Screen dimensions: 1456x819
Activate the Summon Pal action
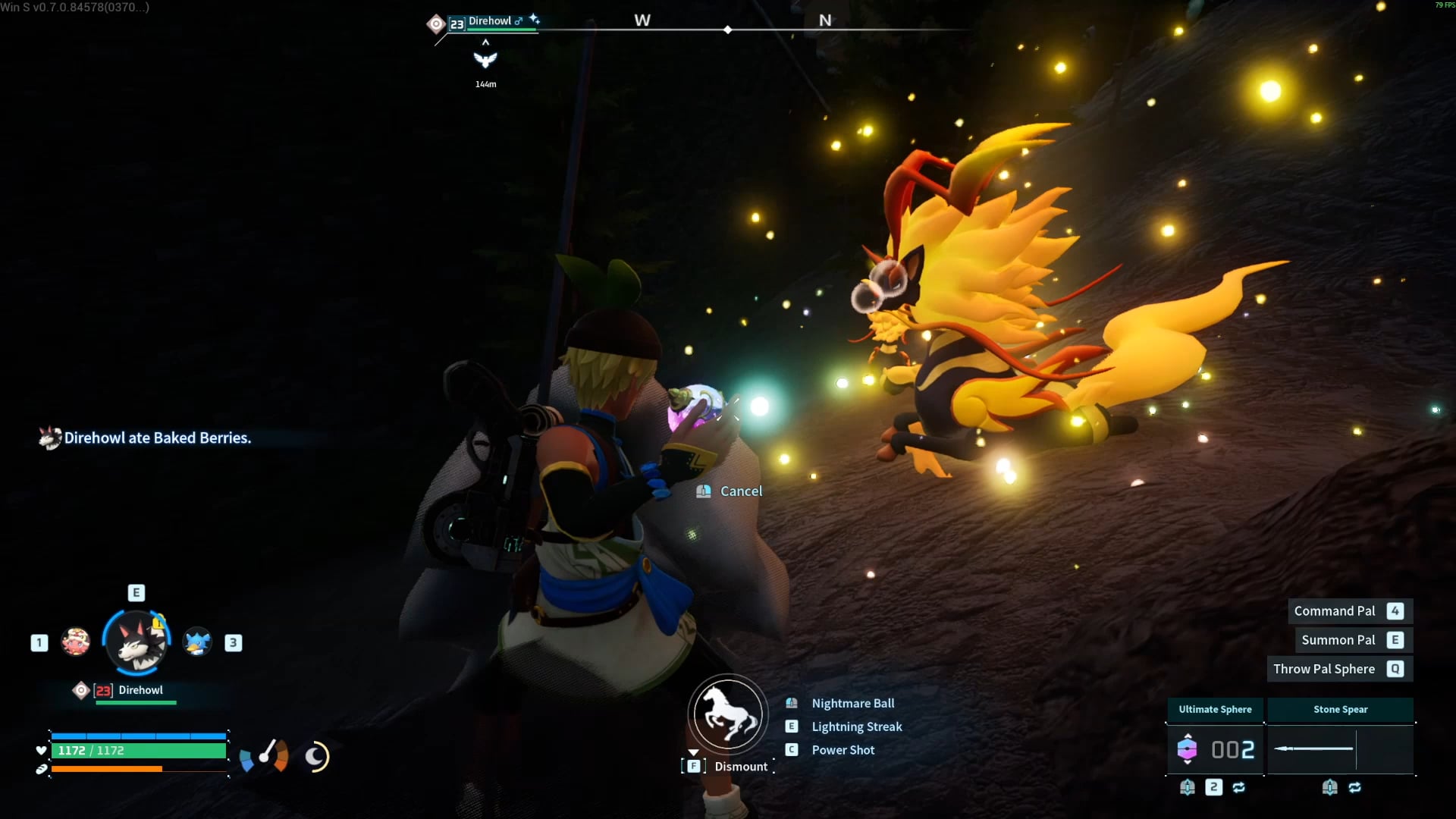click(x=1338, y=640)
